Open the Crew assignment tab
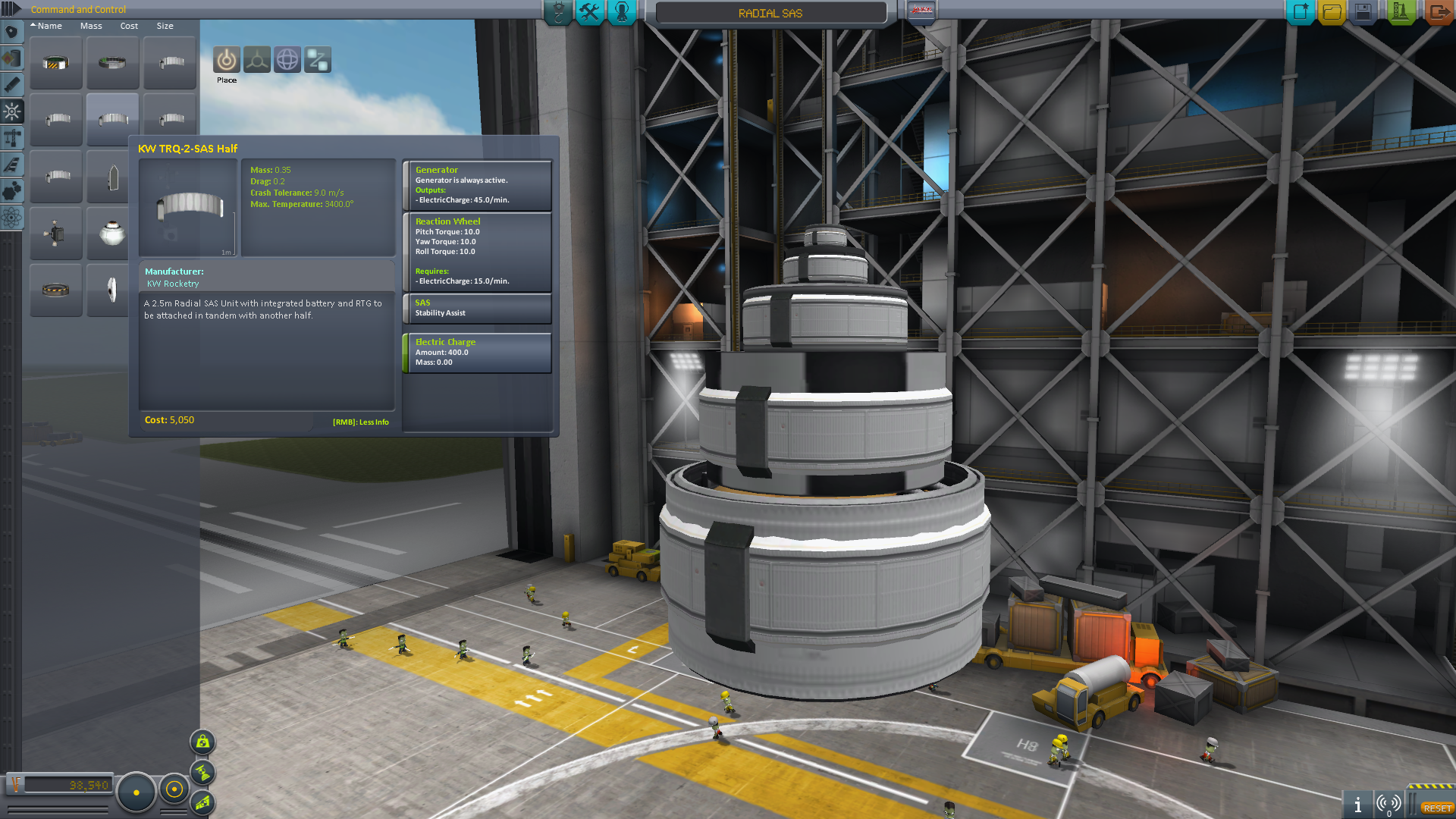 point(622,12)
